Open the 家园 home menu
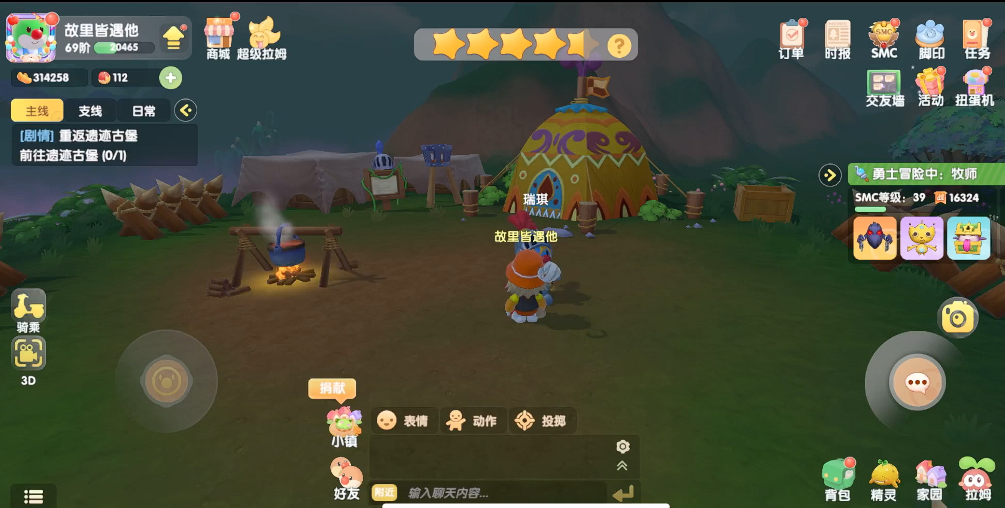Screen dimensions: 1005x508 929,478
